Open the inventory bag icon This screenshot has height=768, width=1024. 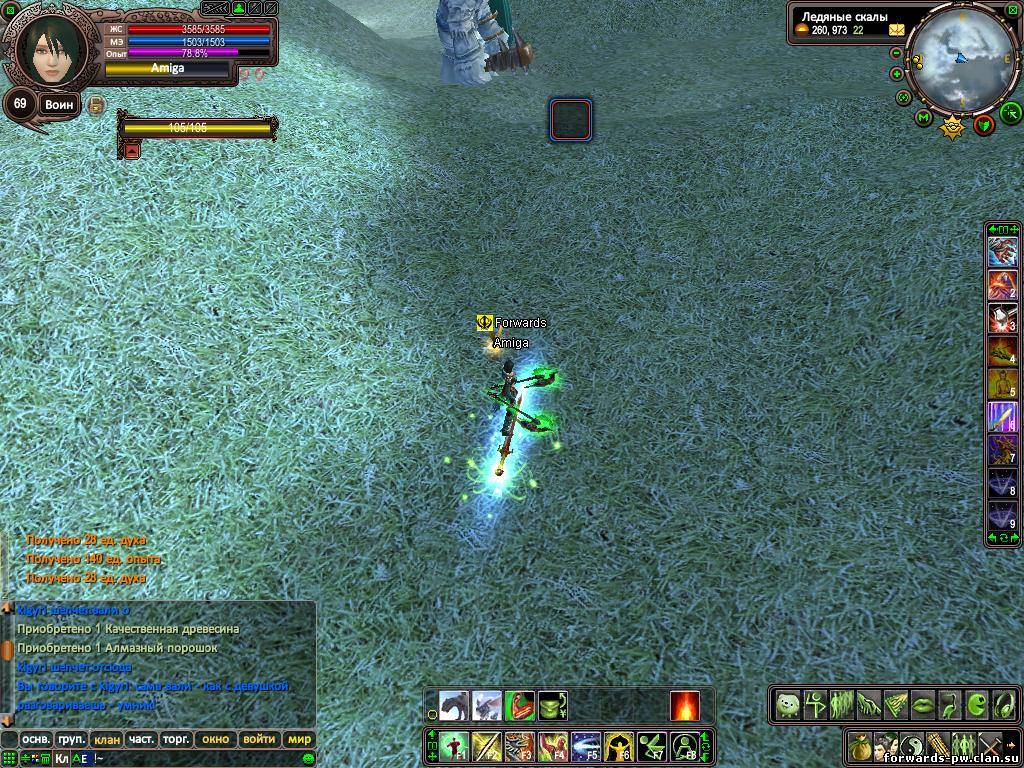[x=860, y=745]
